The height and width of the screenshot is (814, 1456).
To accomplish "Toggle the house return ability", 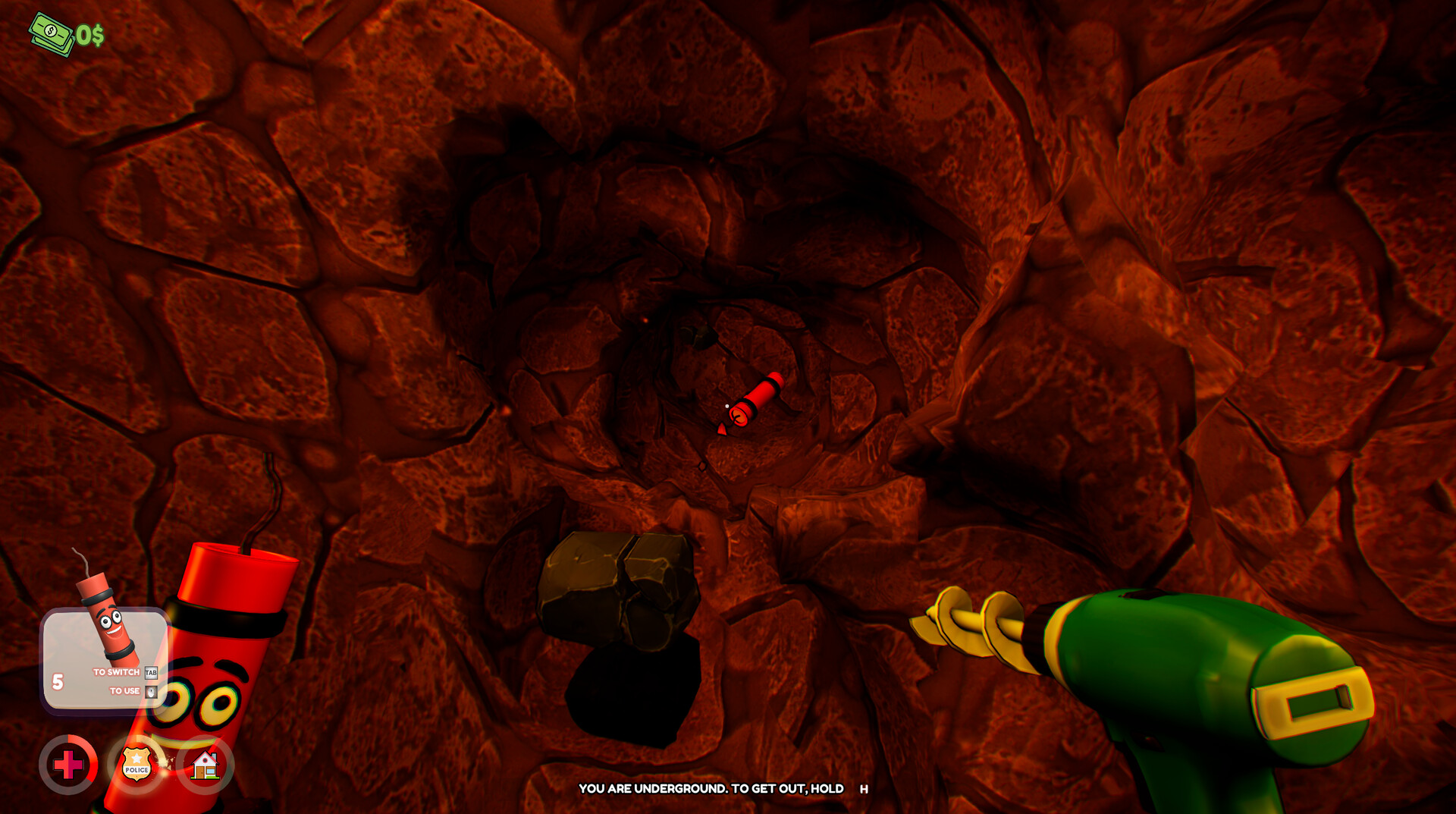I will click(x=203, y=765).
